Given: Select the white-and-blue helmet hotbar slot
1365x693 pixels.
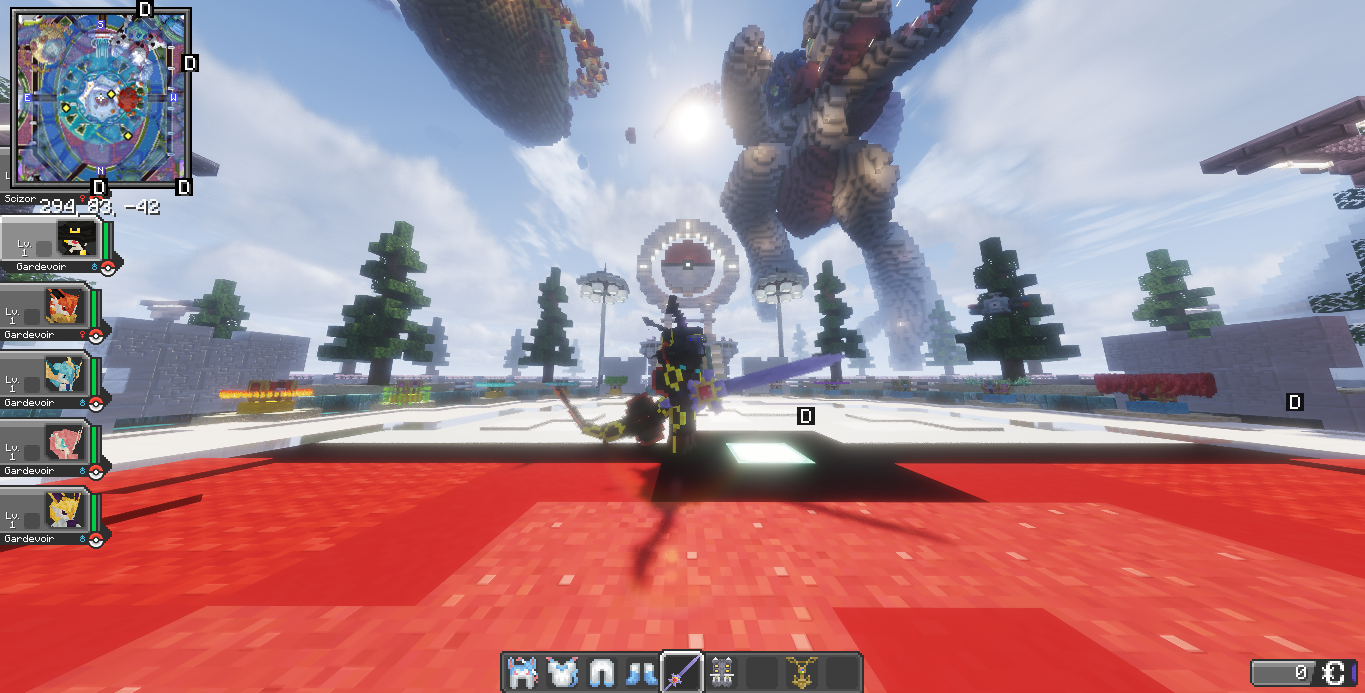Looking at the screenshot, I should pos(520,672).
